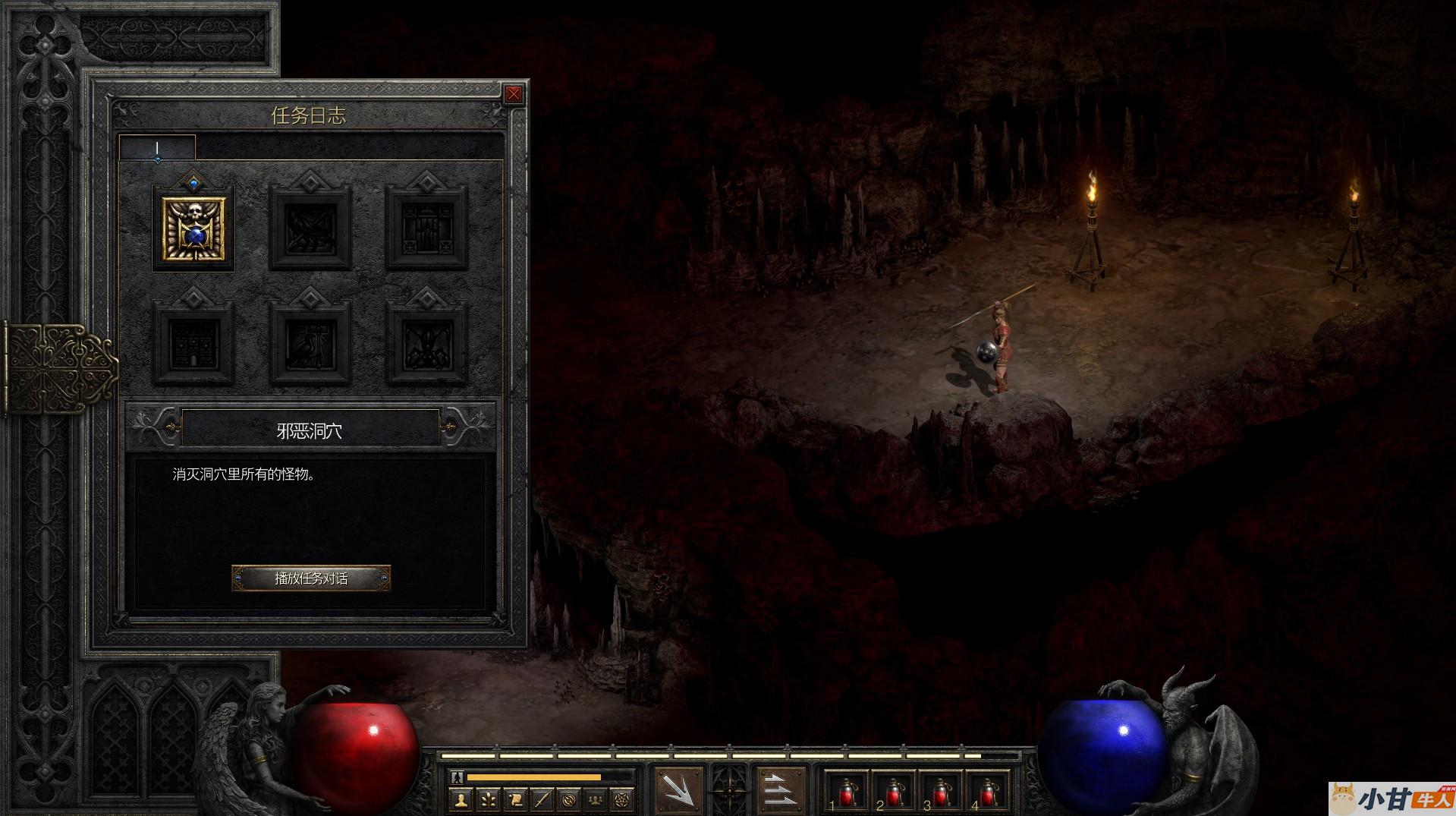Open the game menu pentagram button
Viewport: 1456px width, 816px height.
click(x=624, y=799)
